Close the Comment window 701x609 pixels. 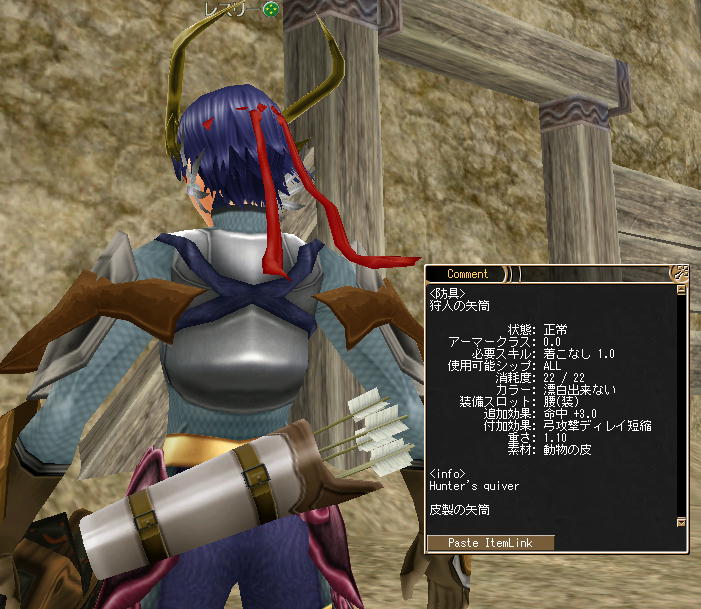pos(681,273)
